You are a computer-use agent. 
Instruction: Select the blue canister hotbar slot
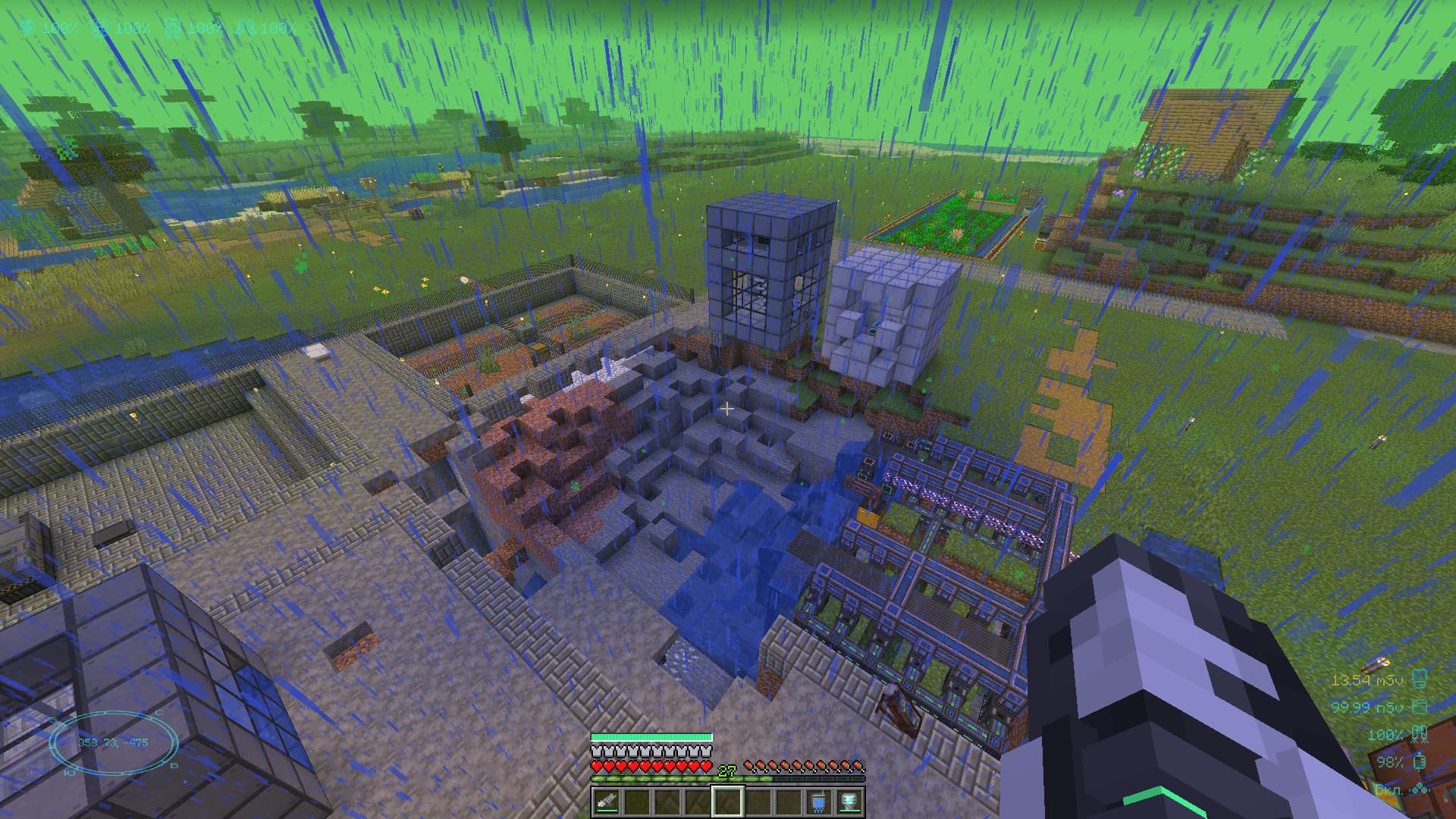[x=818, y=801]
